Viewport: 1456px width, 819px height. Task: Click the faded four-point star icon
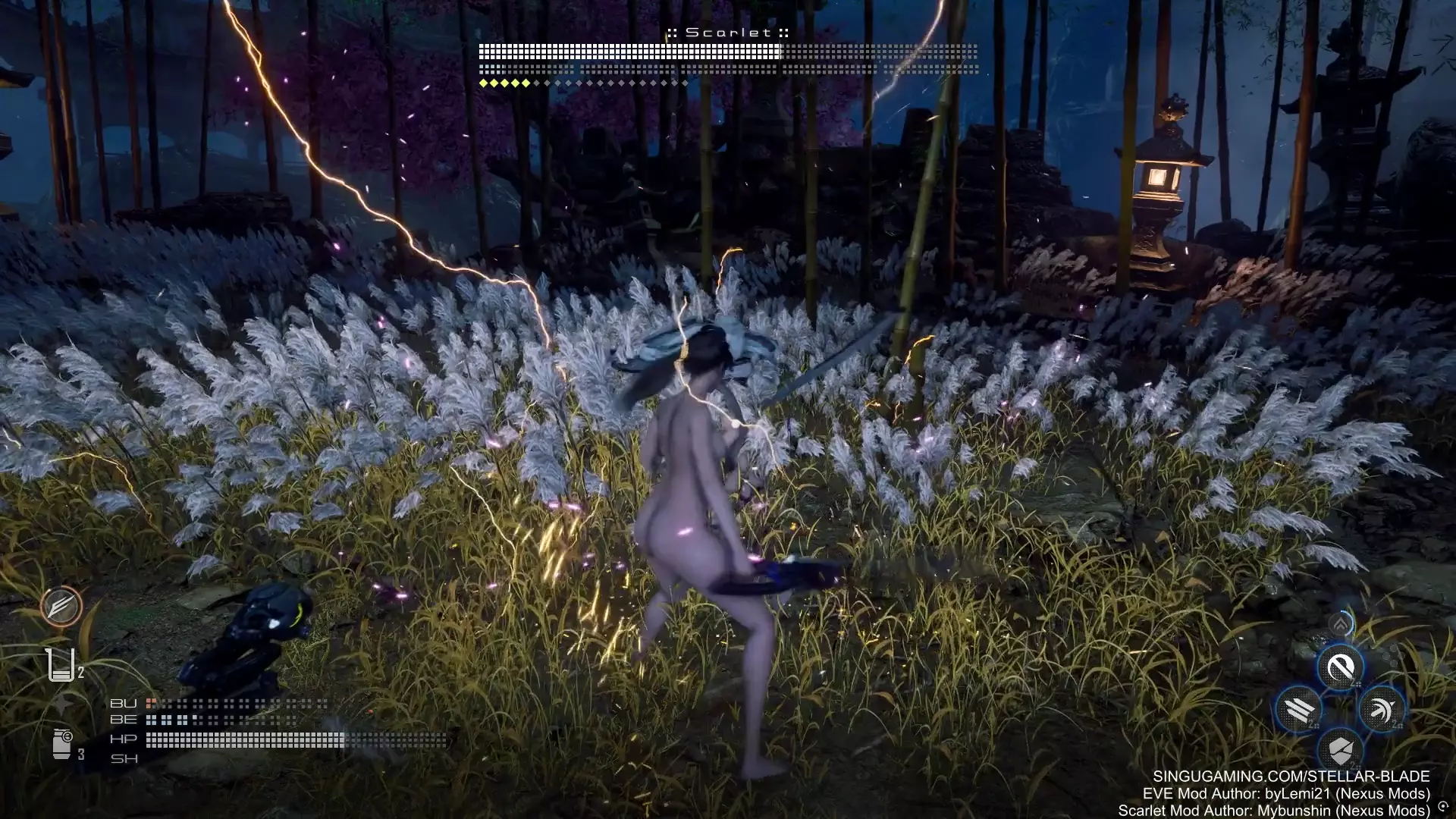pos(62,704)
